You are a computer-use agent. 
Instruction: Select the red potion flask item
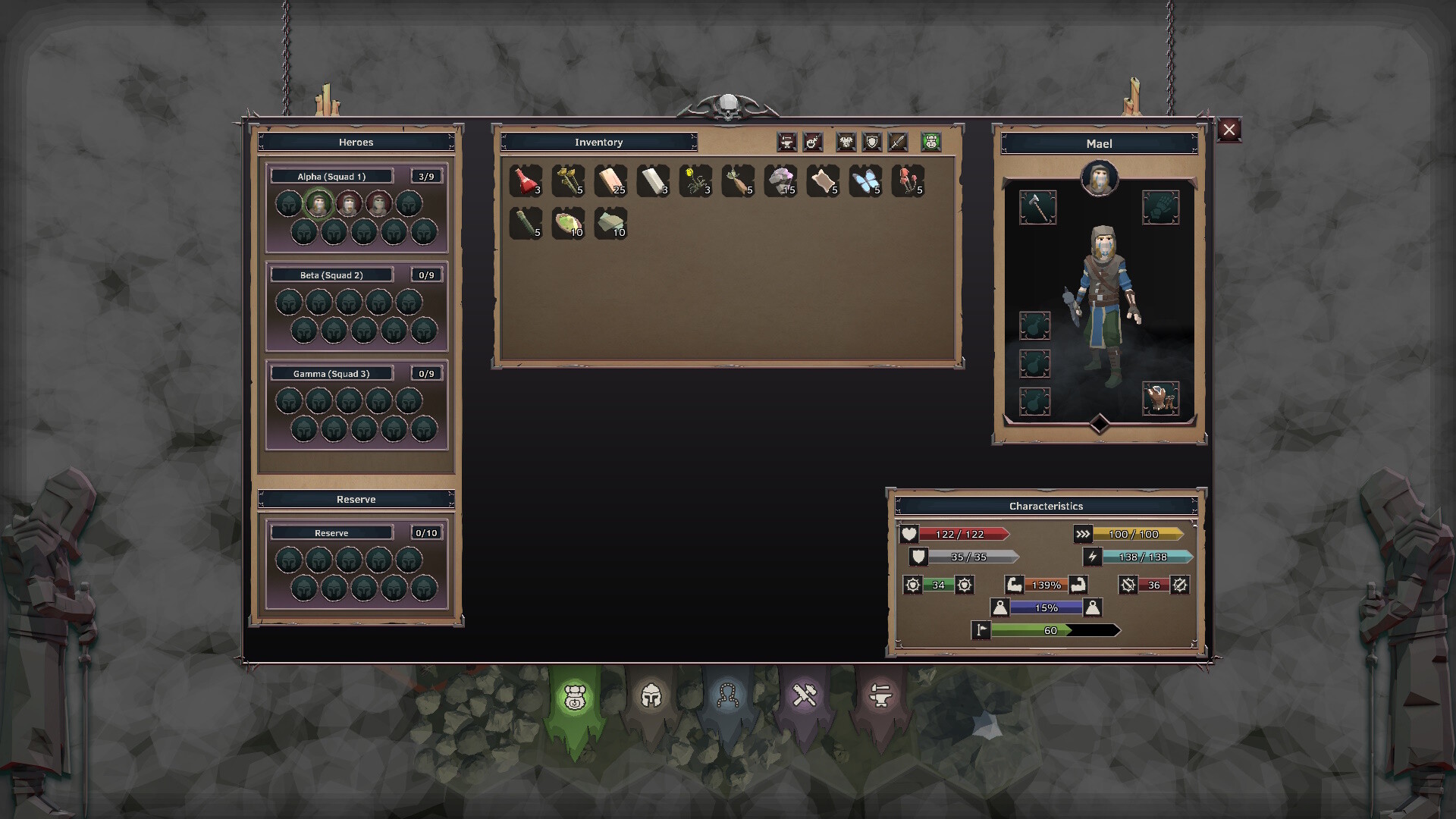pos(526,181)
